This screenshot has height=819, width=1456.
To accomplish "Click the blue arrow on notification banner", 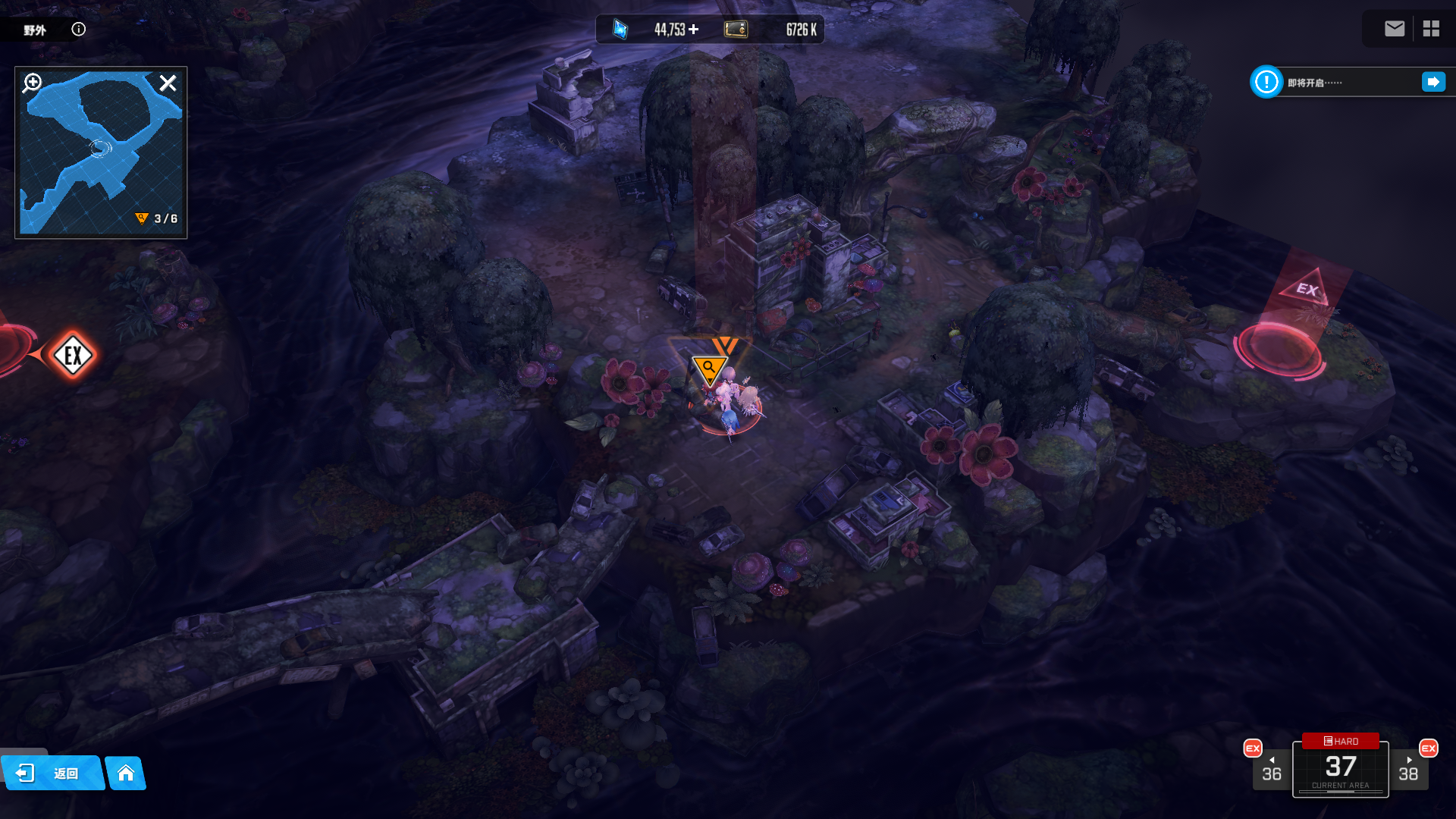I will tap(1433, 82).
